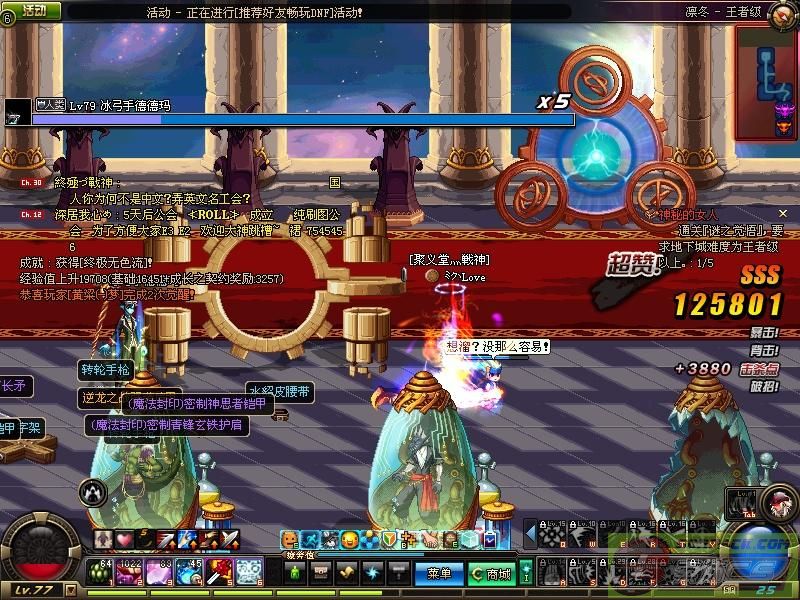Viewport: 800px width, 600px height.
Task: Open the 菜单 menu button
Action: click(439, 574)
